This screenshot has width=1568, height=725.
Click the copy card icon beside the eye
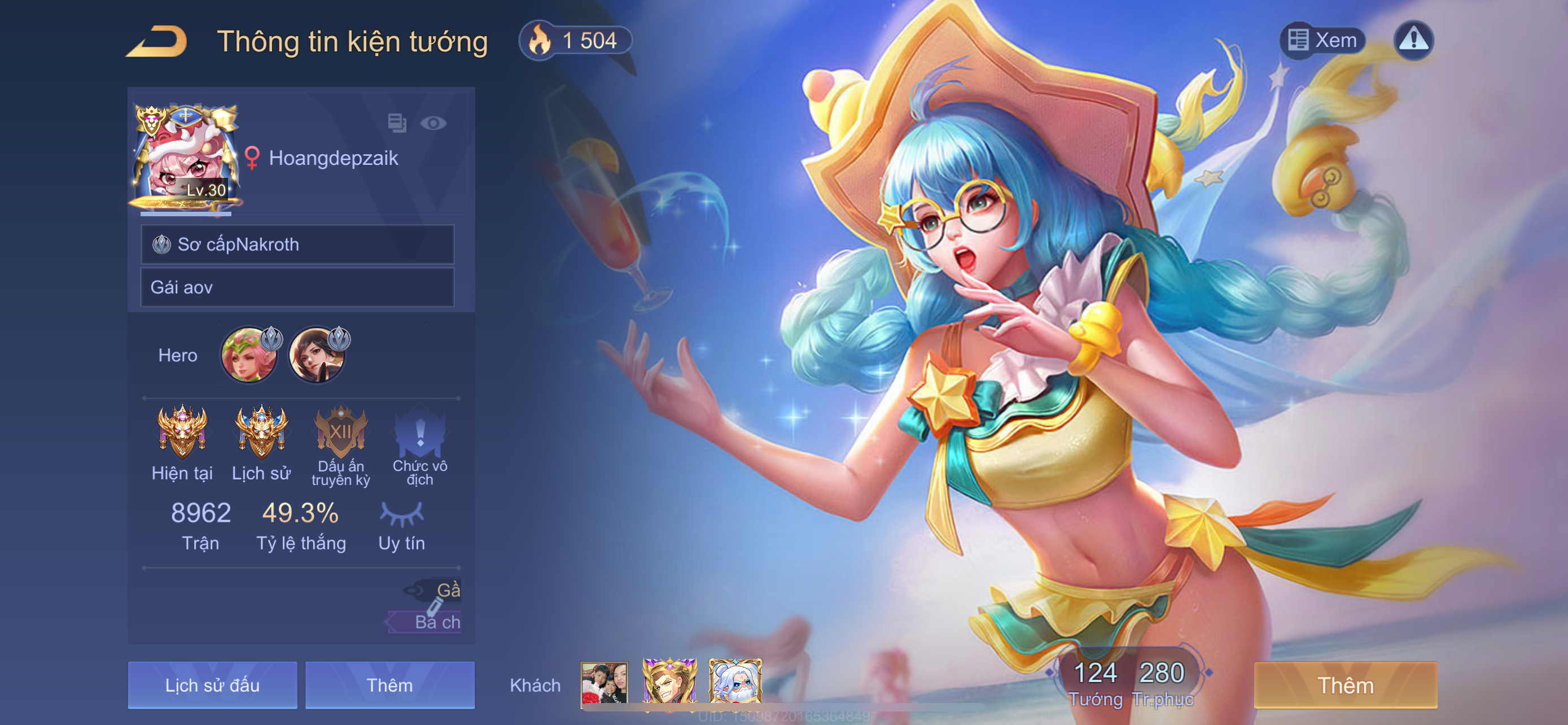pyautogui.click(x=397, y=123)
